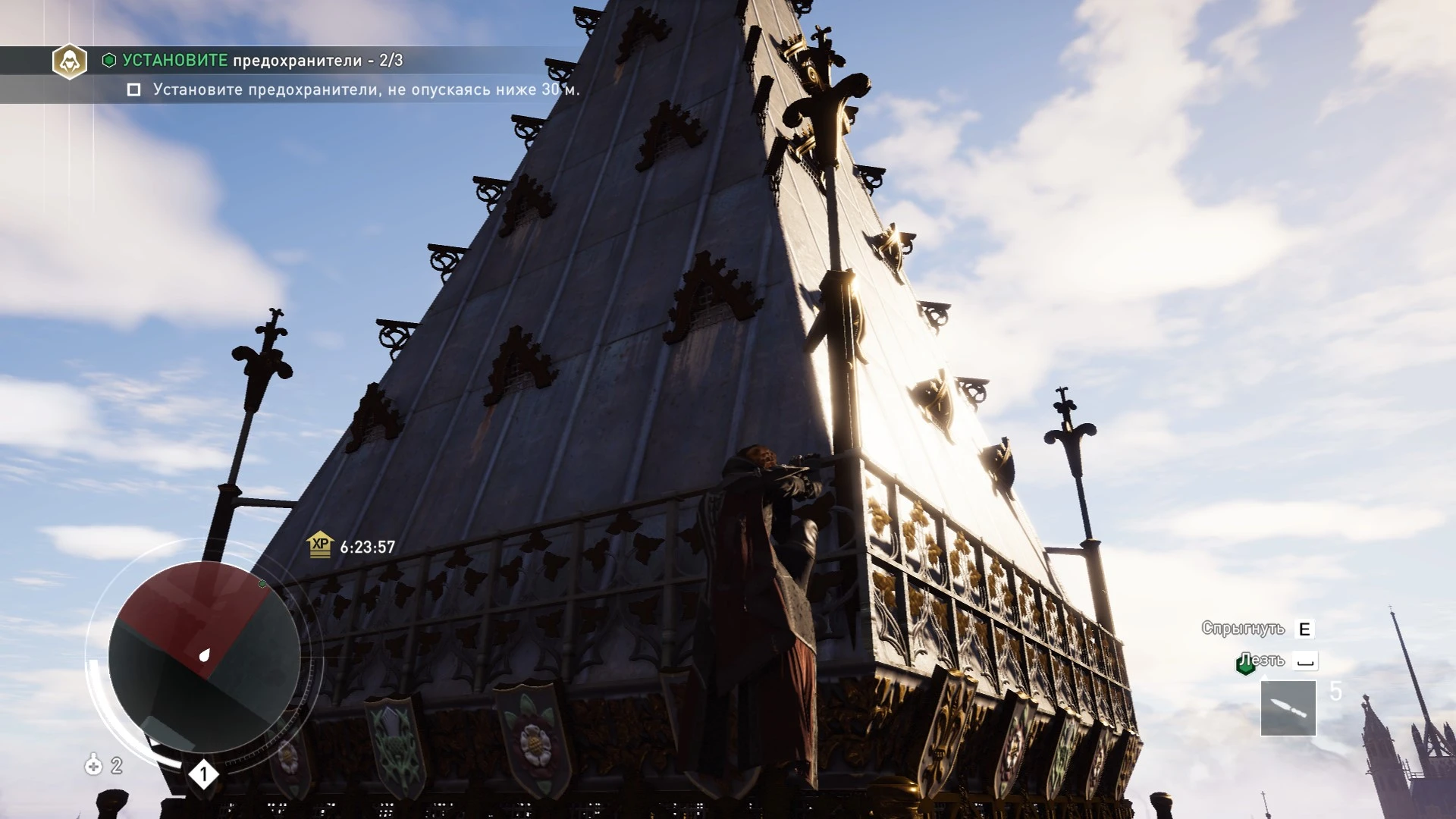Select the green hex waypoint on the minimap edge
Image resolution: width=1456 pixels, height=819 pixels.
(x=262, y=585)
